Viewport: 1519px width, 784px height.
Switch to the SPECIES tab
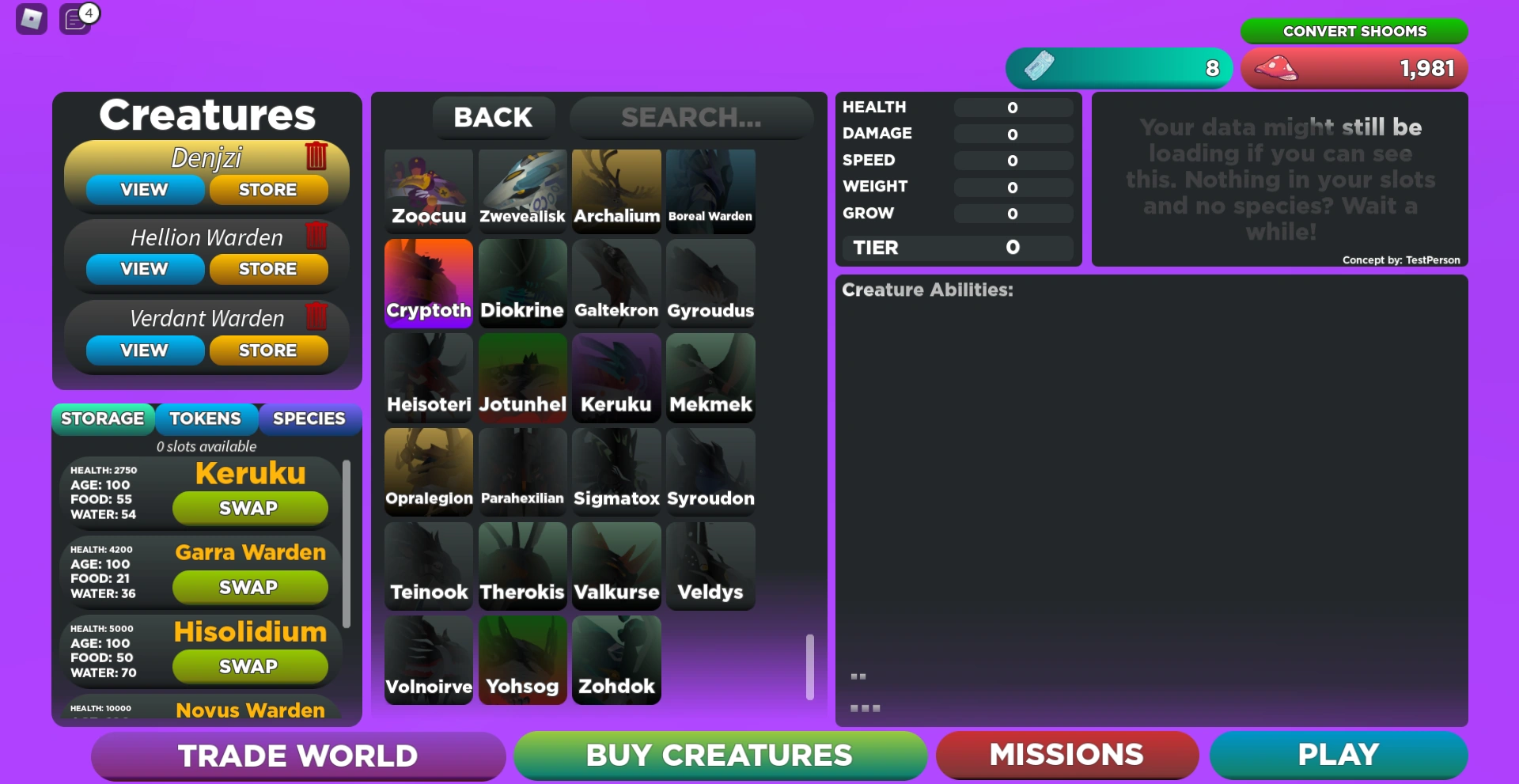pyautogui.click(x=309, y=419)
